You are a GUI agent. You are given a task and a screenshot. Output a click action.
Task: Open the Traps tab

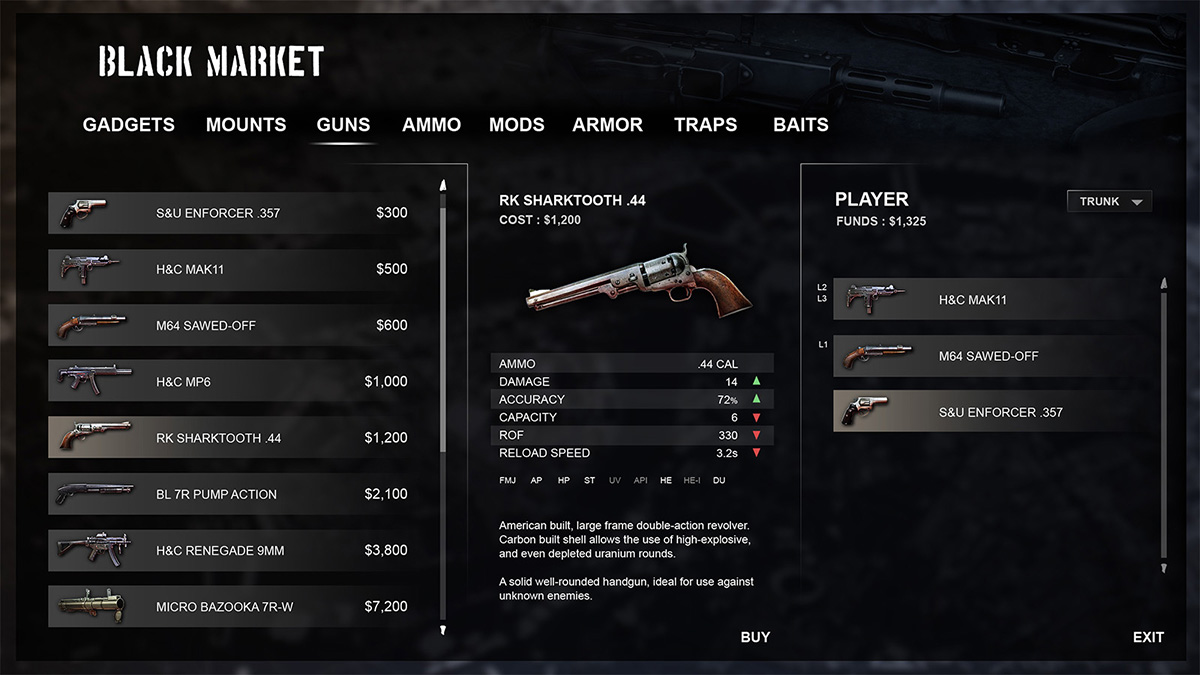tap(705, 125)
